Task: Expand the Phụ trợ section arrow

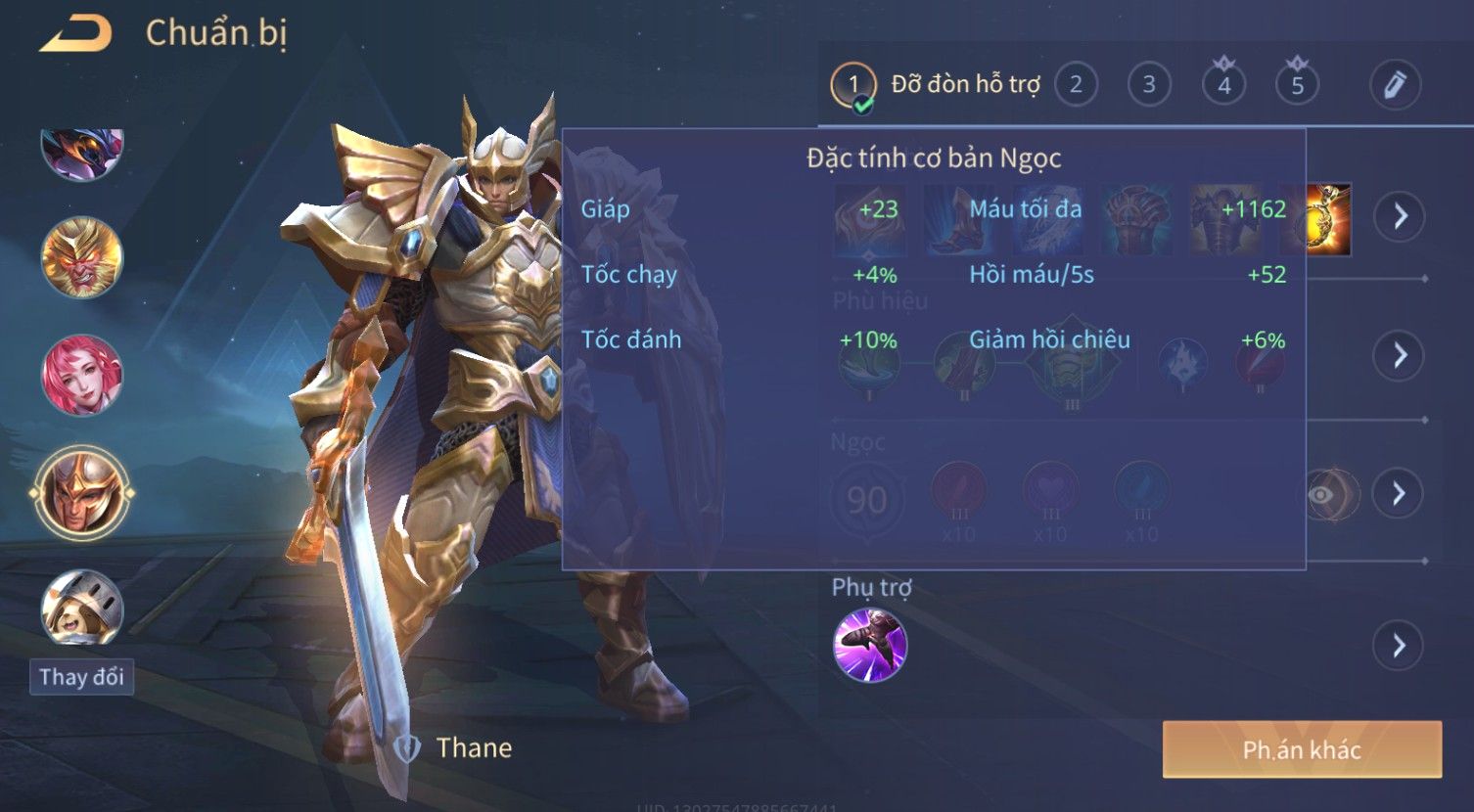Action: click(x=1400, y=646)
